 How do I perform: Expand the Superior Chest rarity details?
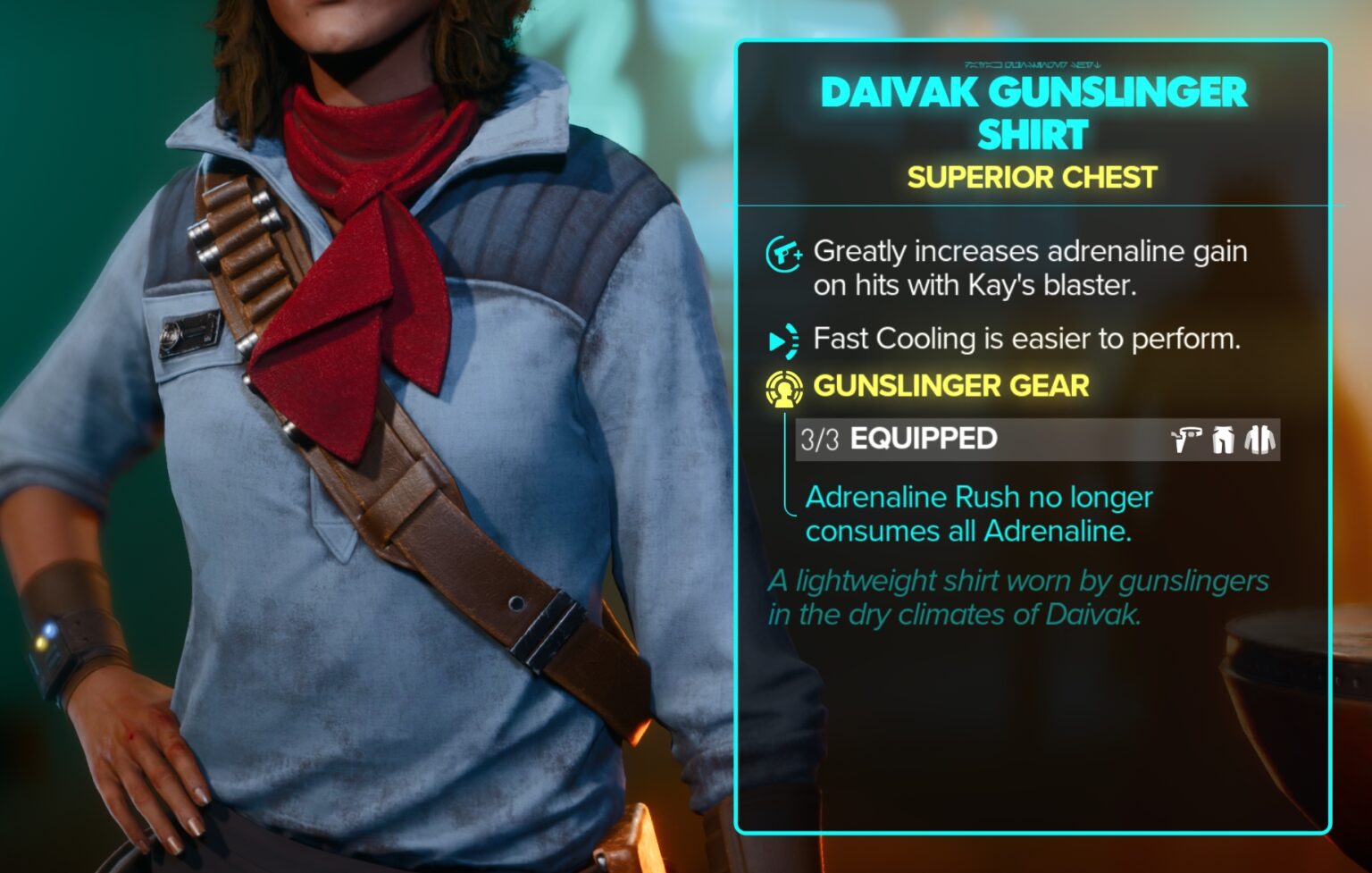[1032, 178]
